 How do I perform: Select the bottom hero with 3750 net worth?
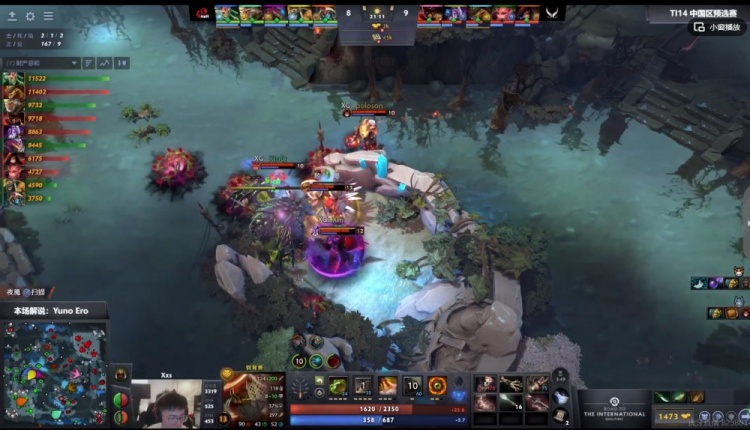[13, 198]
